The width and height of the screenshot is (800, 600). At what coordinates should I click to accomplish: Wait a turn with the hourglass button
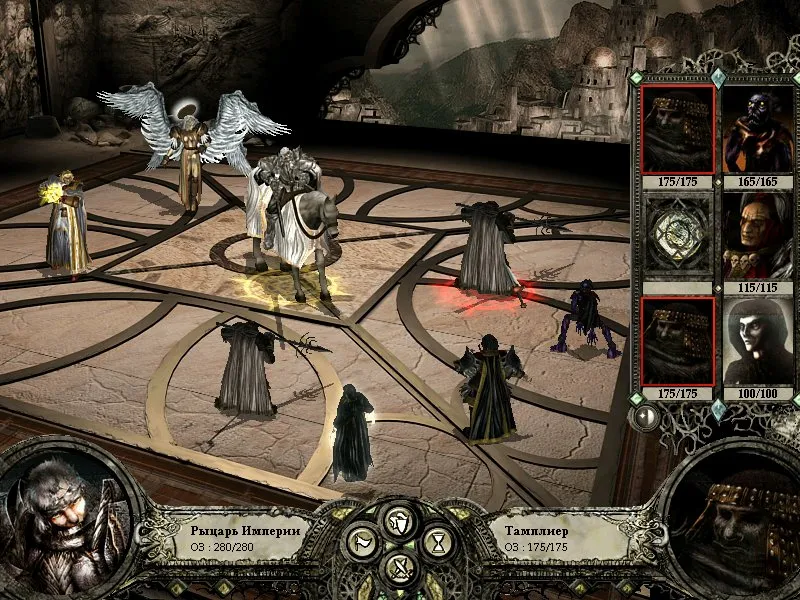coord(437,543)
